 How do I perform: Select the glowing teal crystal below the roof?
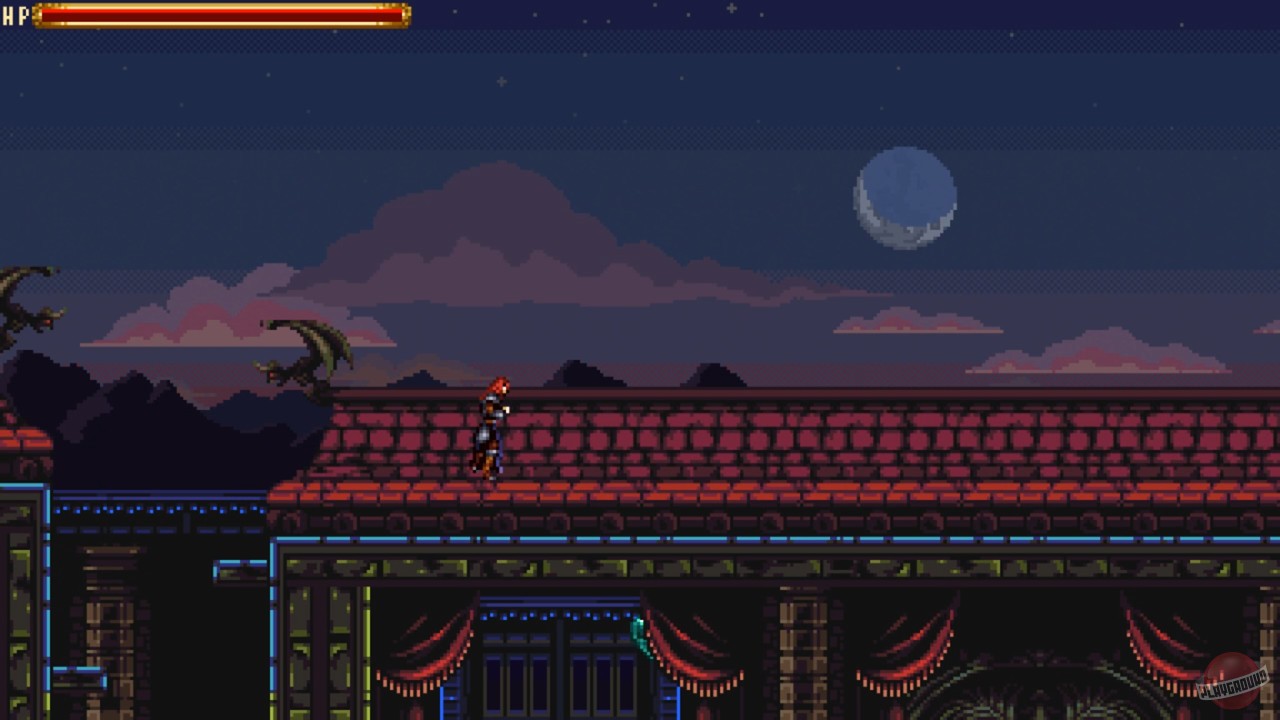point(637,637)
